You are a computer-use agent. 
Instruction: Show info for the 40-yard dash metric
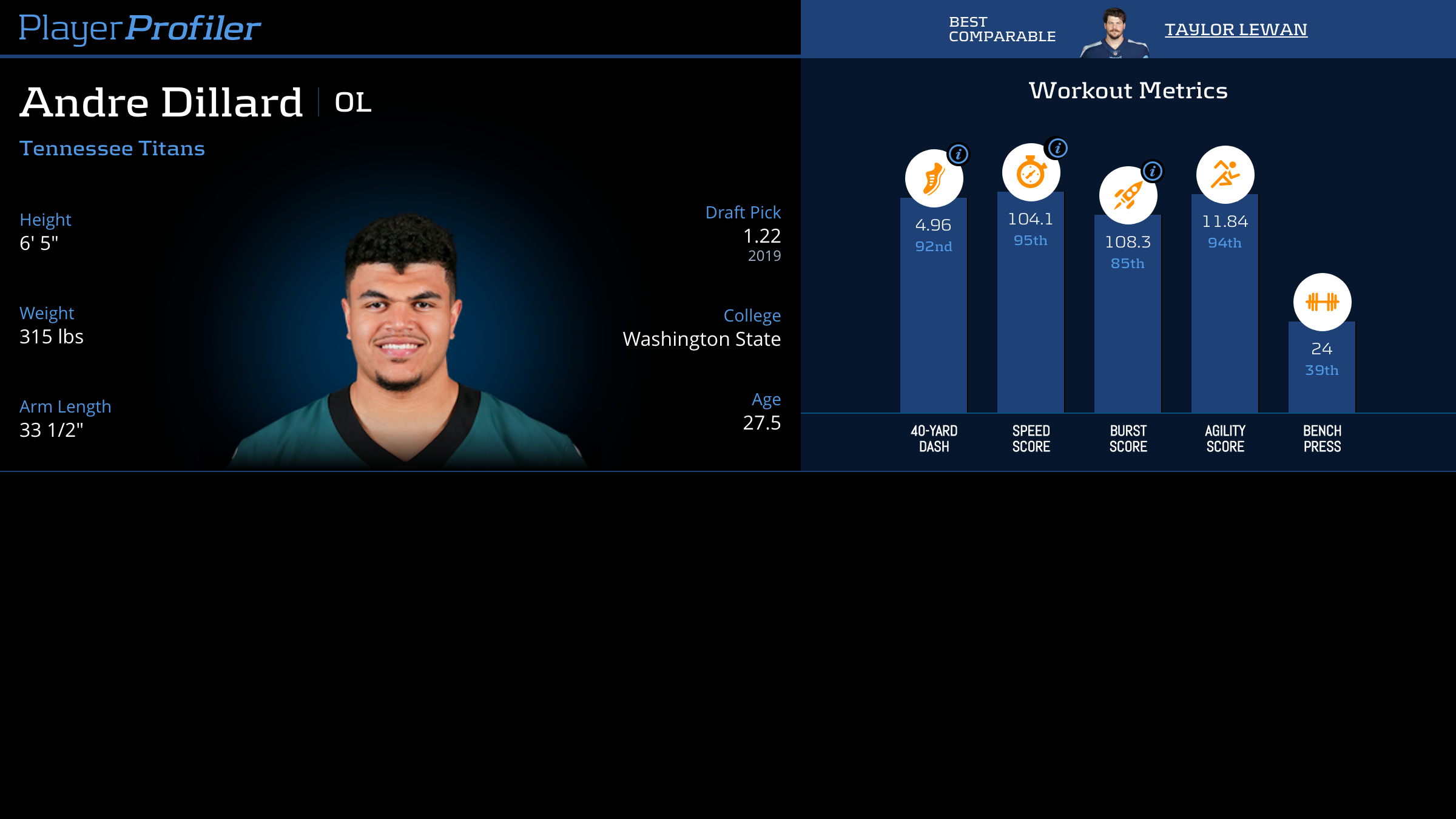click(959, 154)
